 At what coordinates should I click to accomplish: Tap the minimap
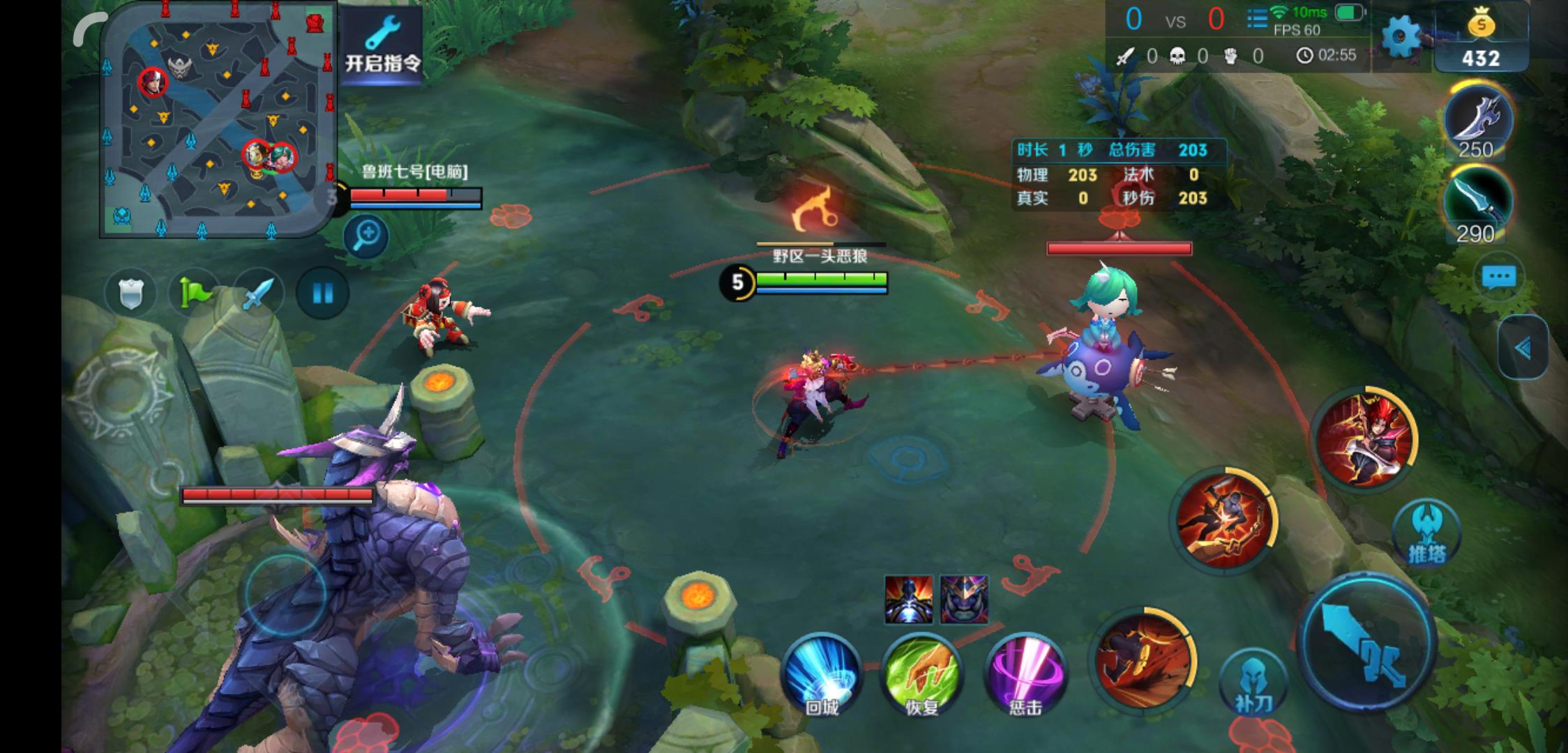(x=218, y=119)
